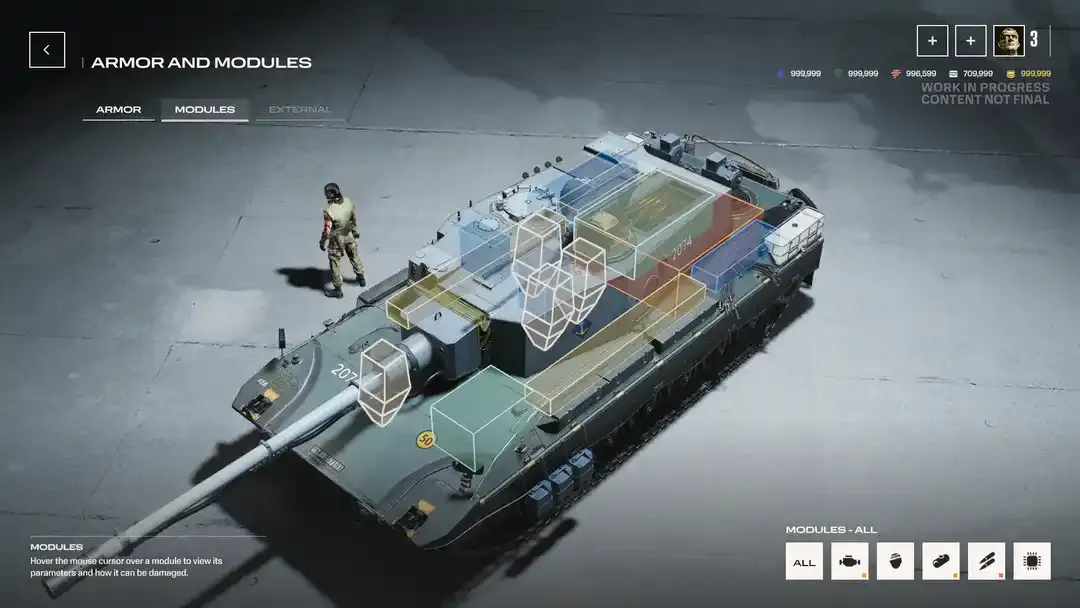Filter by the gun barrel module icon
The width and height of the screenshot is (1080, 608).
tap(941, 562)
